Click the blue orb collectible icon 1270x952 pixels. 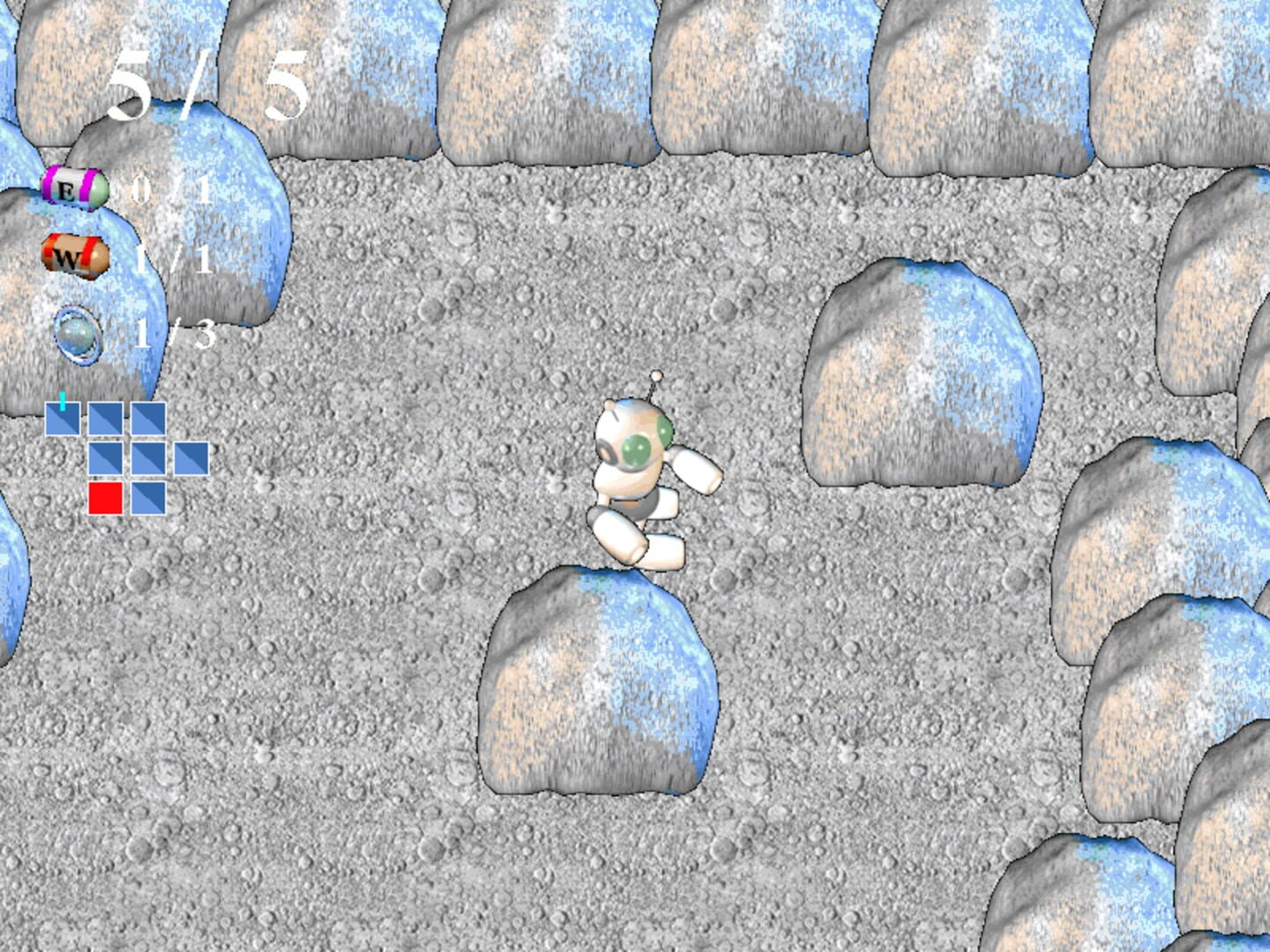[x=78, y=333]
